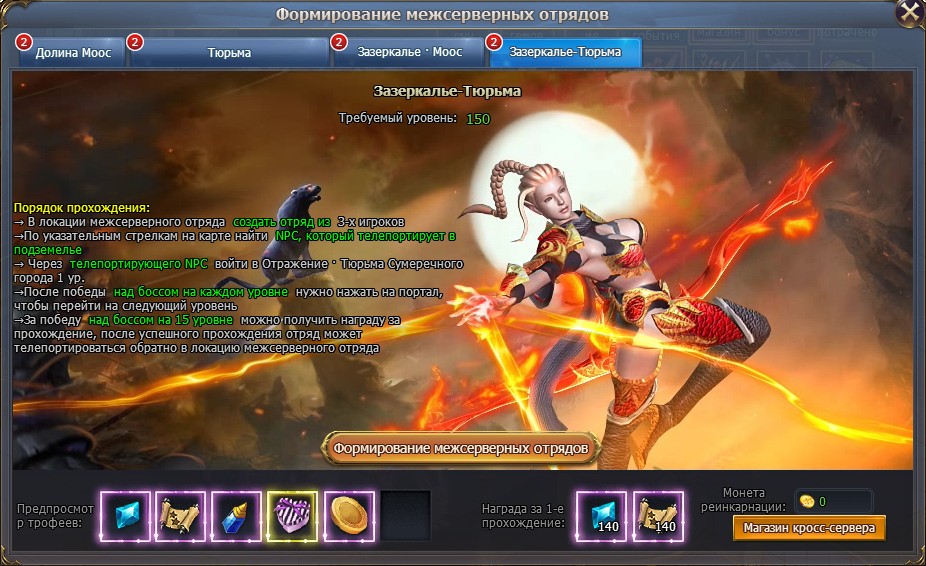
Task: Inspect the gold coin trophy
Action: pyautogui.click(x=349, y=516)
